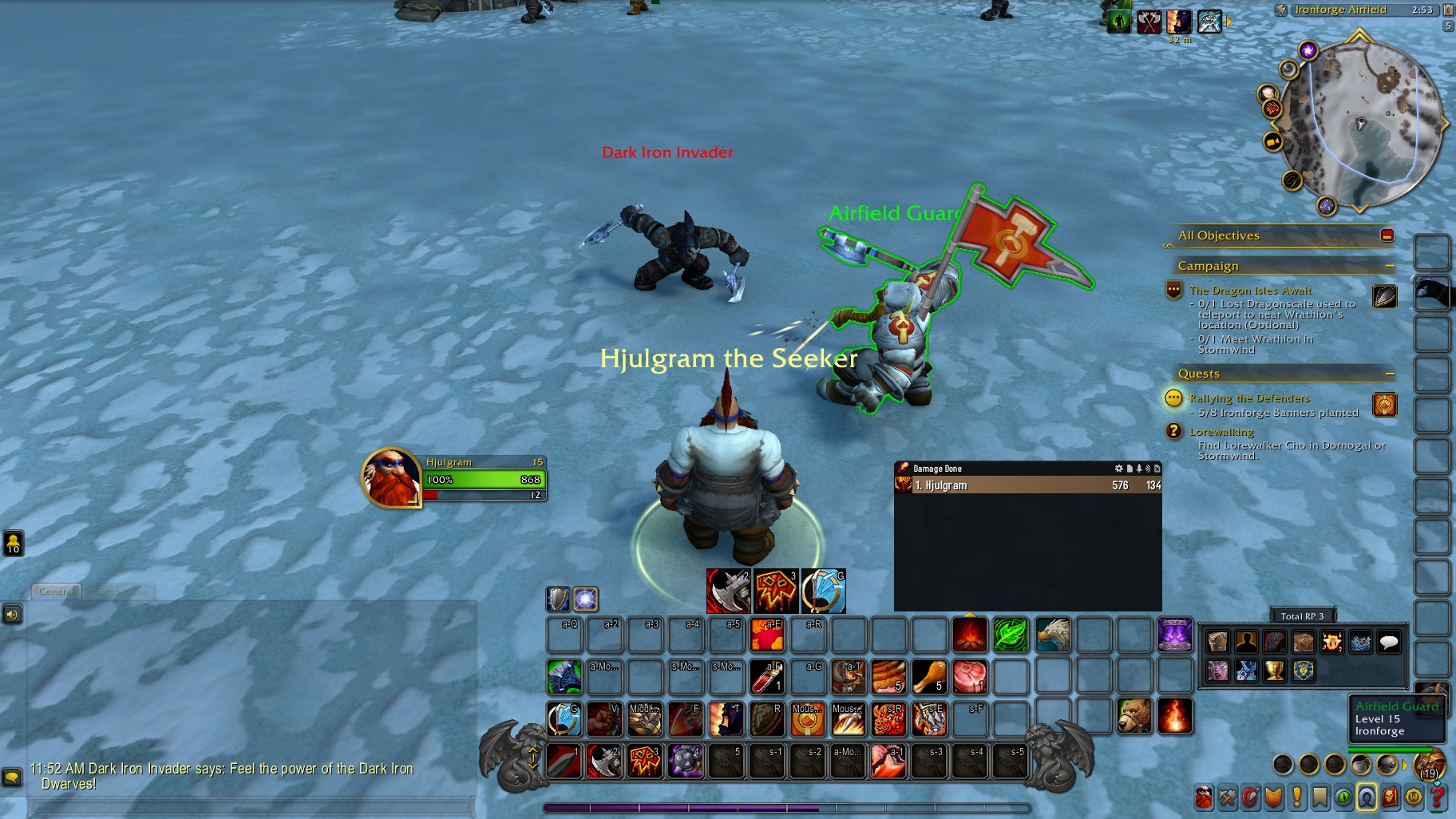
Task: Click the circular minimap
Action: 1360,124
